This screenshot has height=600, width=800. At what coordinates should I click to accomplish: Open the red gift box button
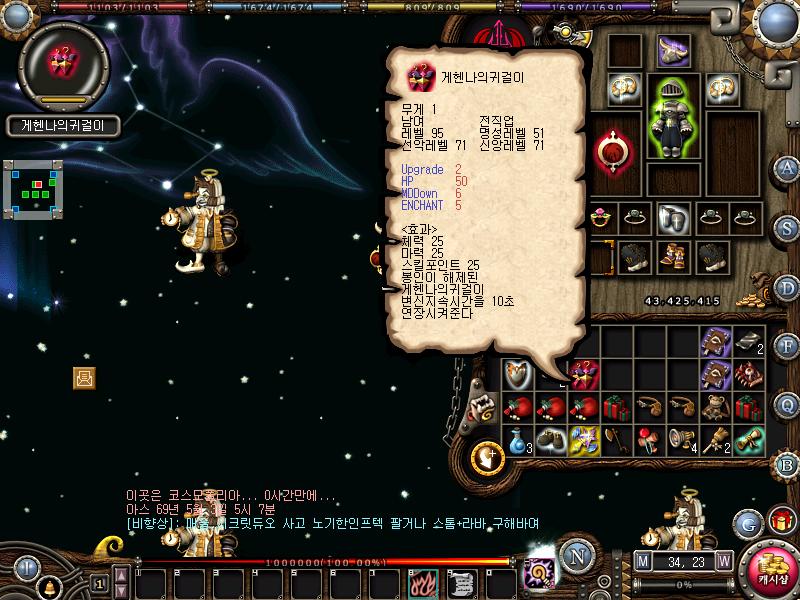781,521
